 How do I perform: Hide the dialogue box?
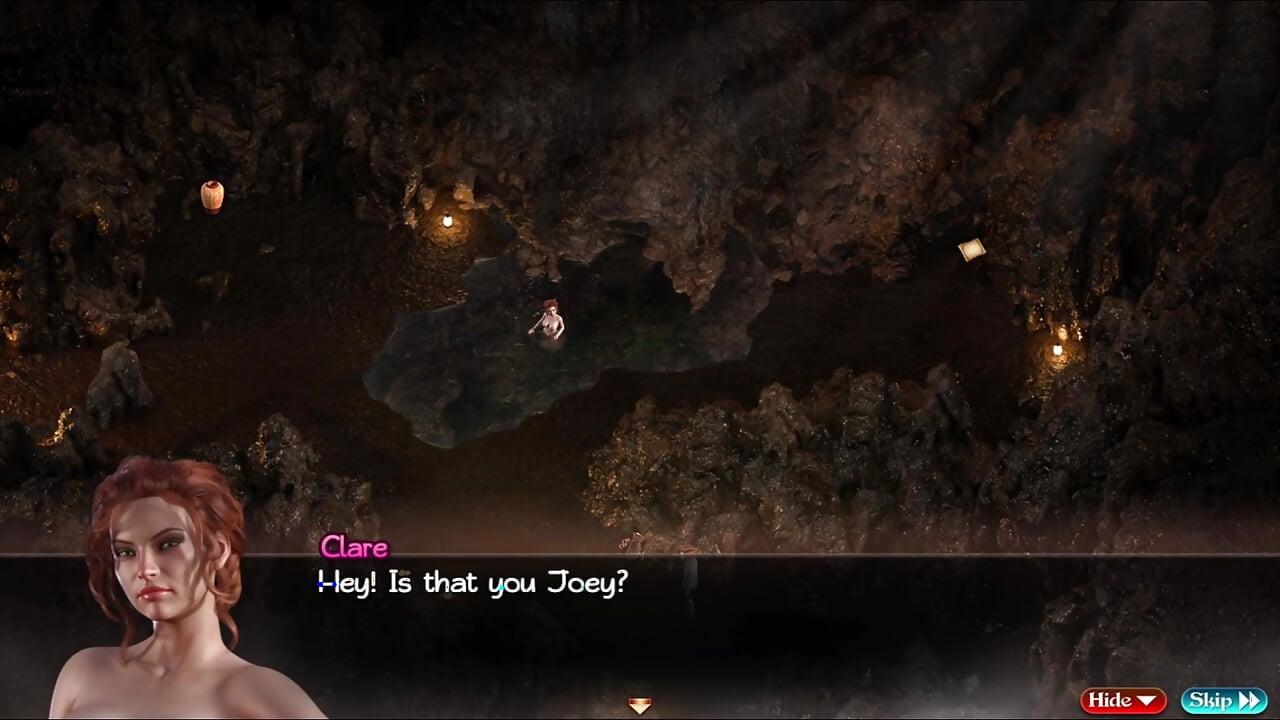point(1123,700)
